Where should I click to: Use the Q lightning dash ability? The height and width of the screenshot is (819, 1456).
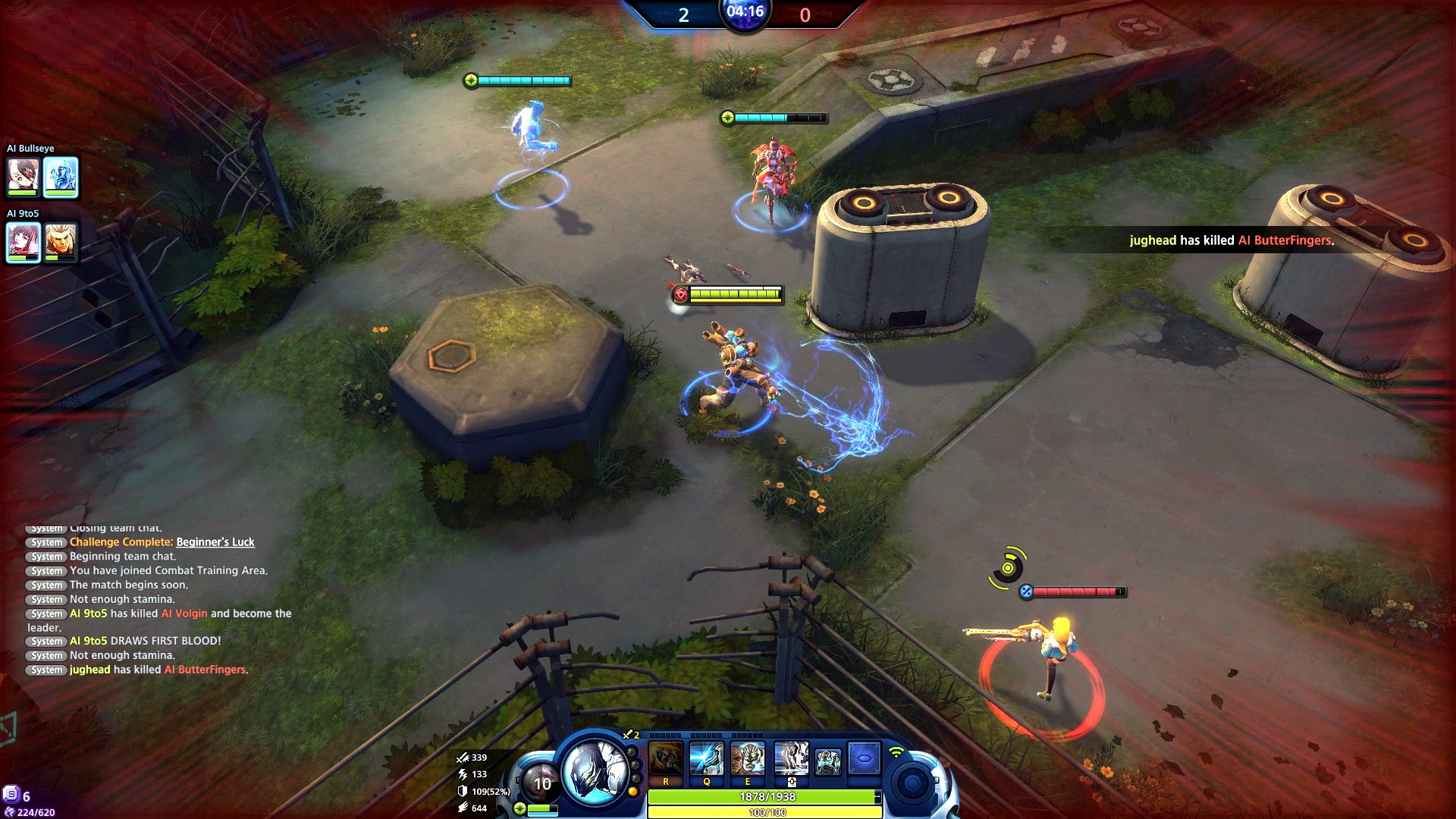(x=707, y=759)
